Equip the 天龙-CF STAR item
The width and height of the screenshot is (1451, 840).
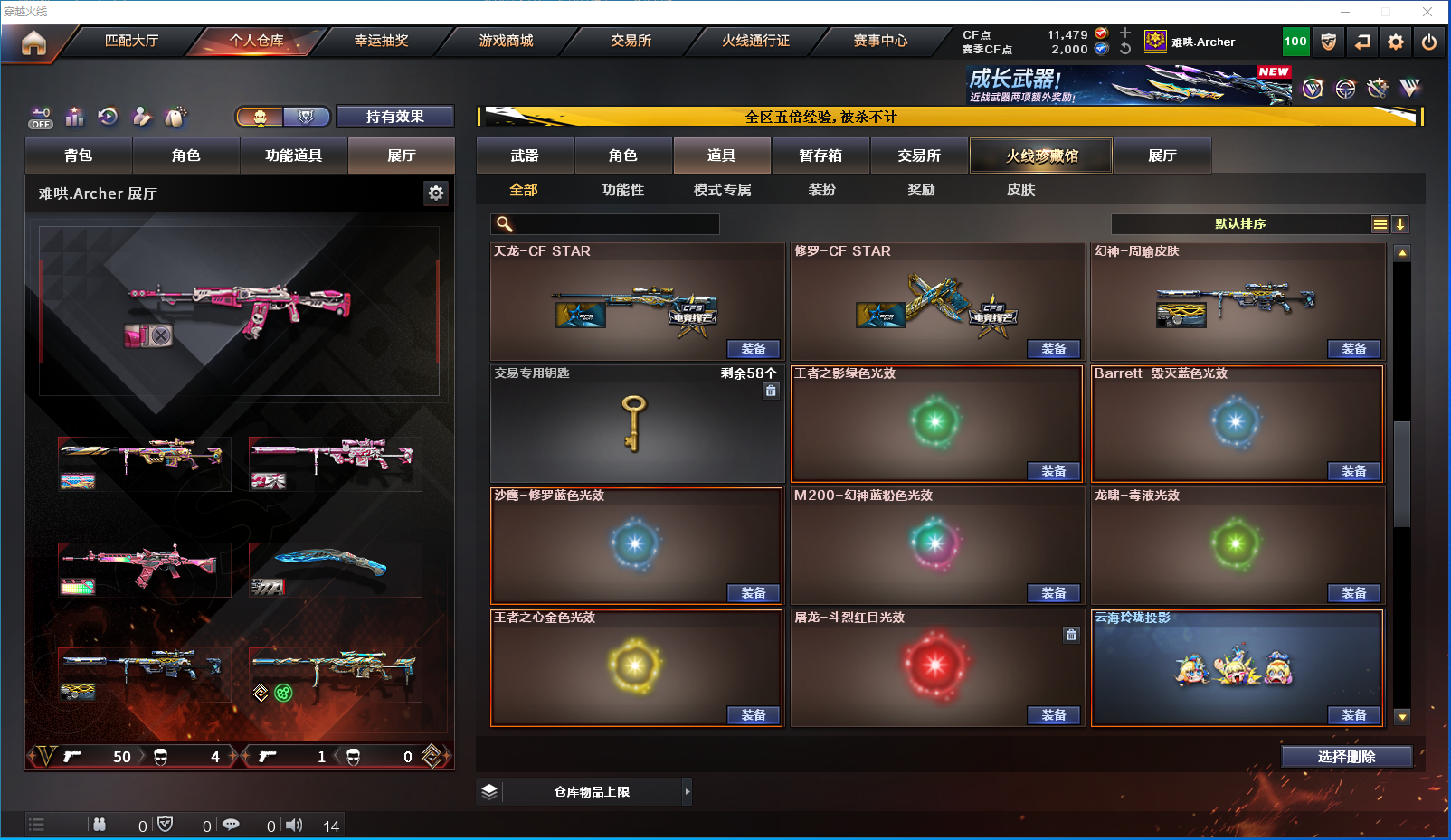tap(753, 349)
